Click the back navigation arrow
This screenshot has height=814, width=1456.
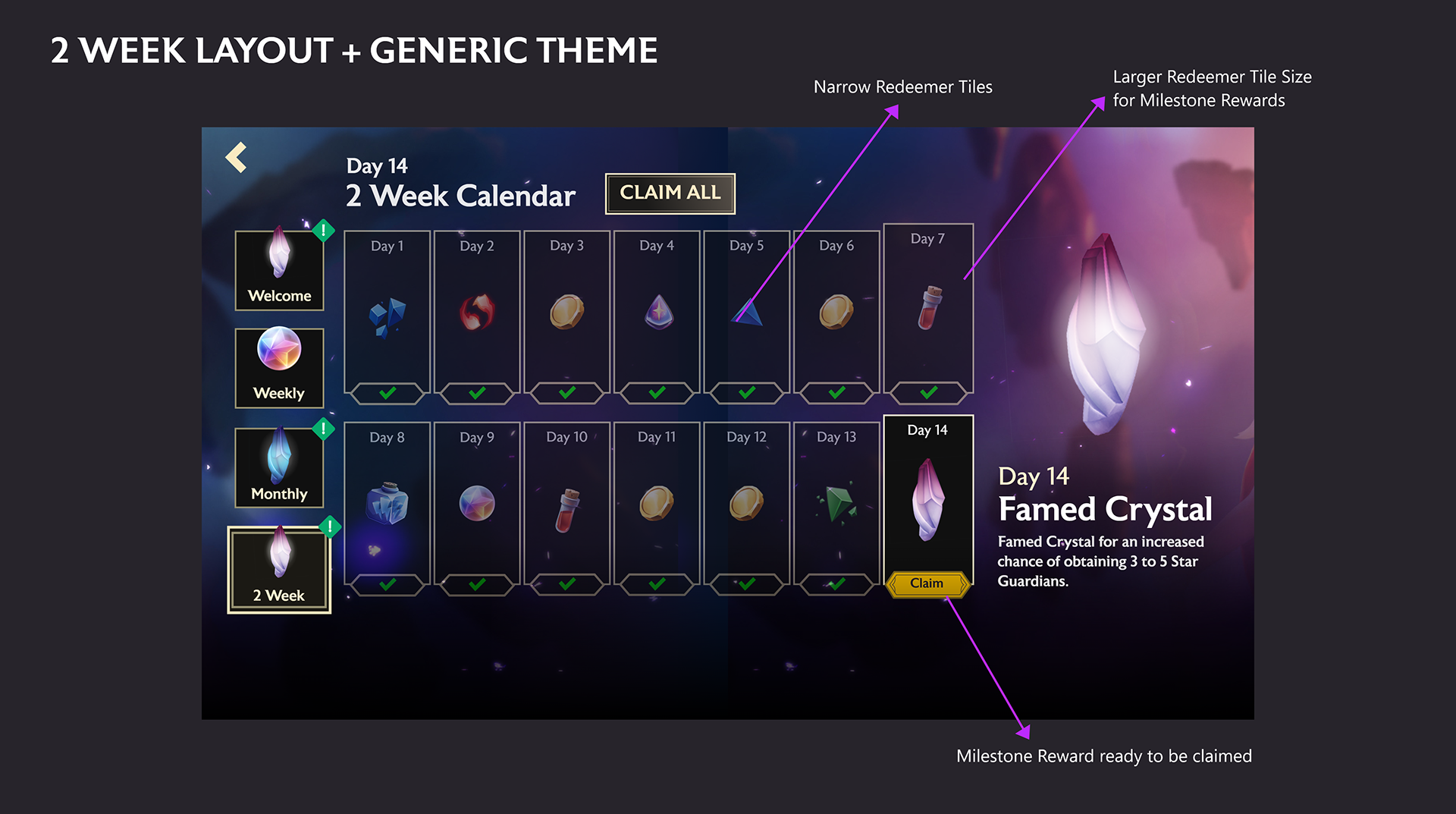click(237, 156)
